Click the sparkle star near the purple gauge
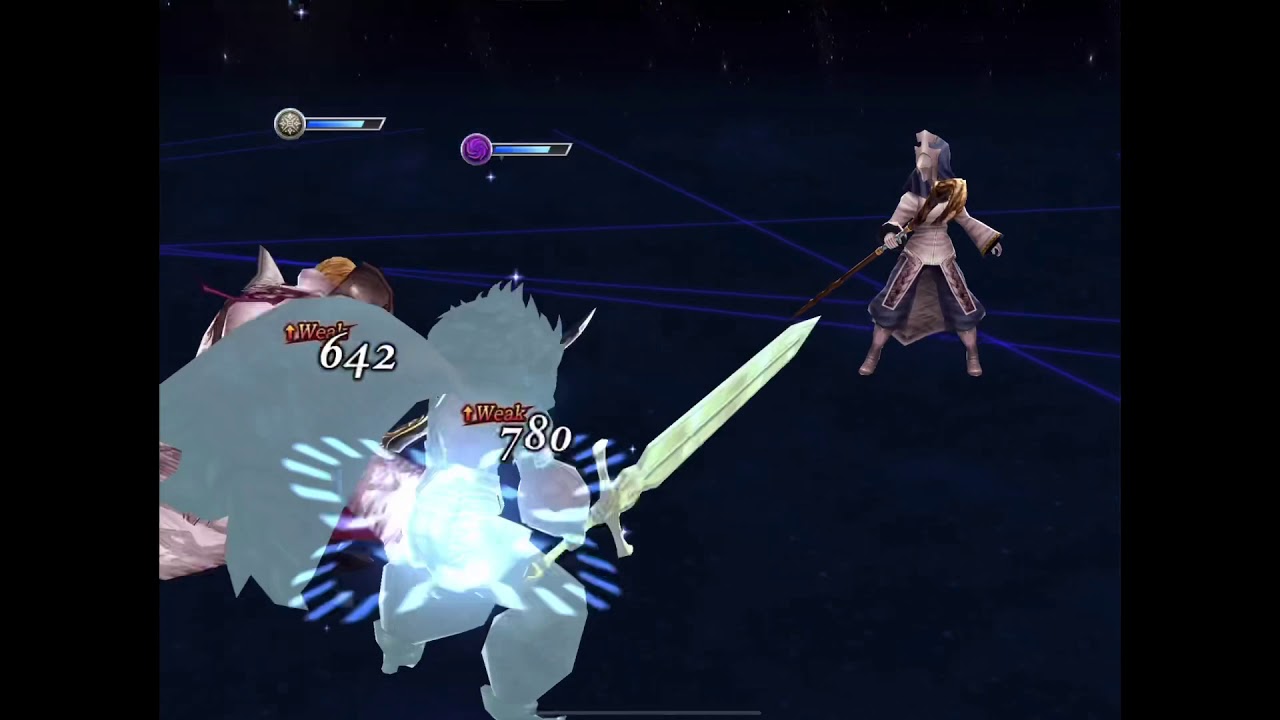Screen dimensions: 1280x720 tap(489, 178)
